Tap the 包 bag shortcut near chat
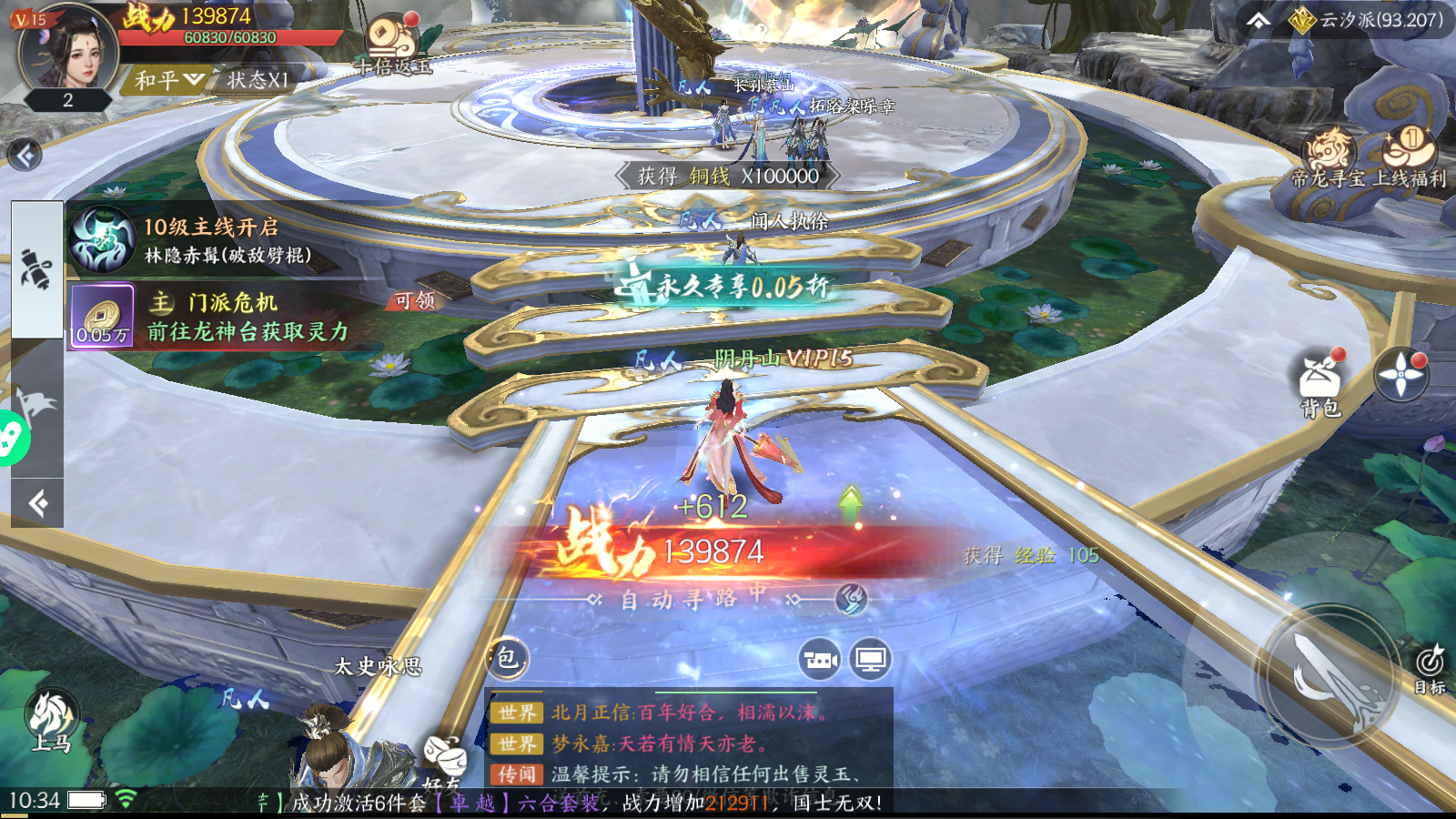This screenshot has width=1456, height=819. (x=510, y=660)
